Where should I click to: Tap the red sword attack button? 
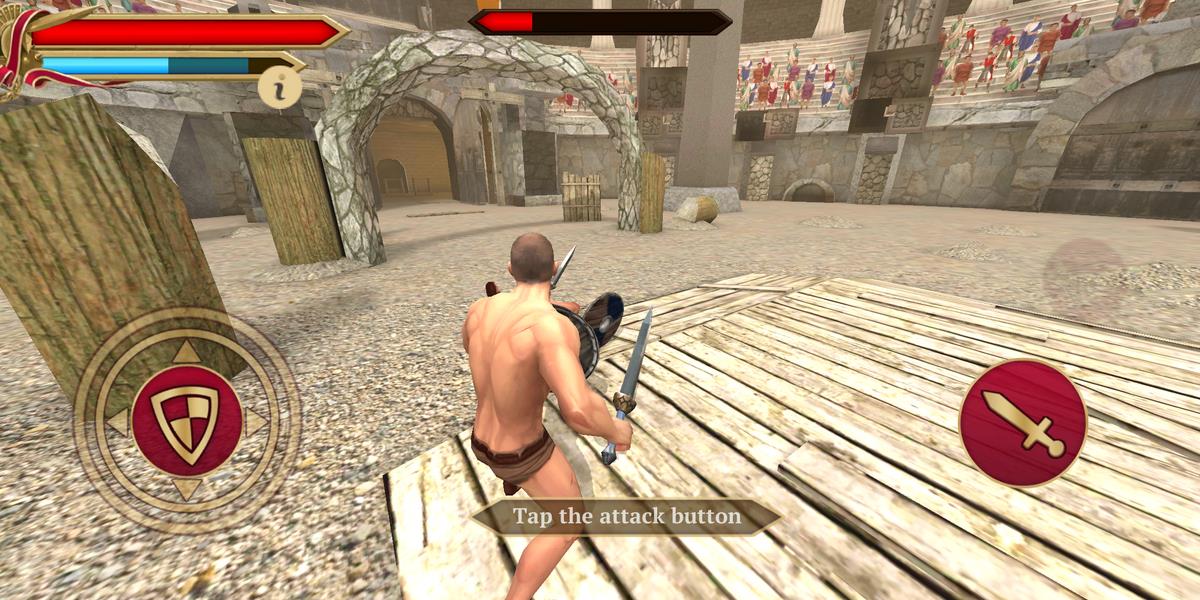pyautogui.click(x=1022, y=423)
